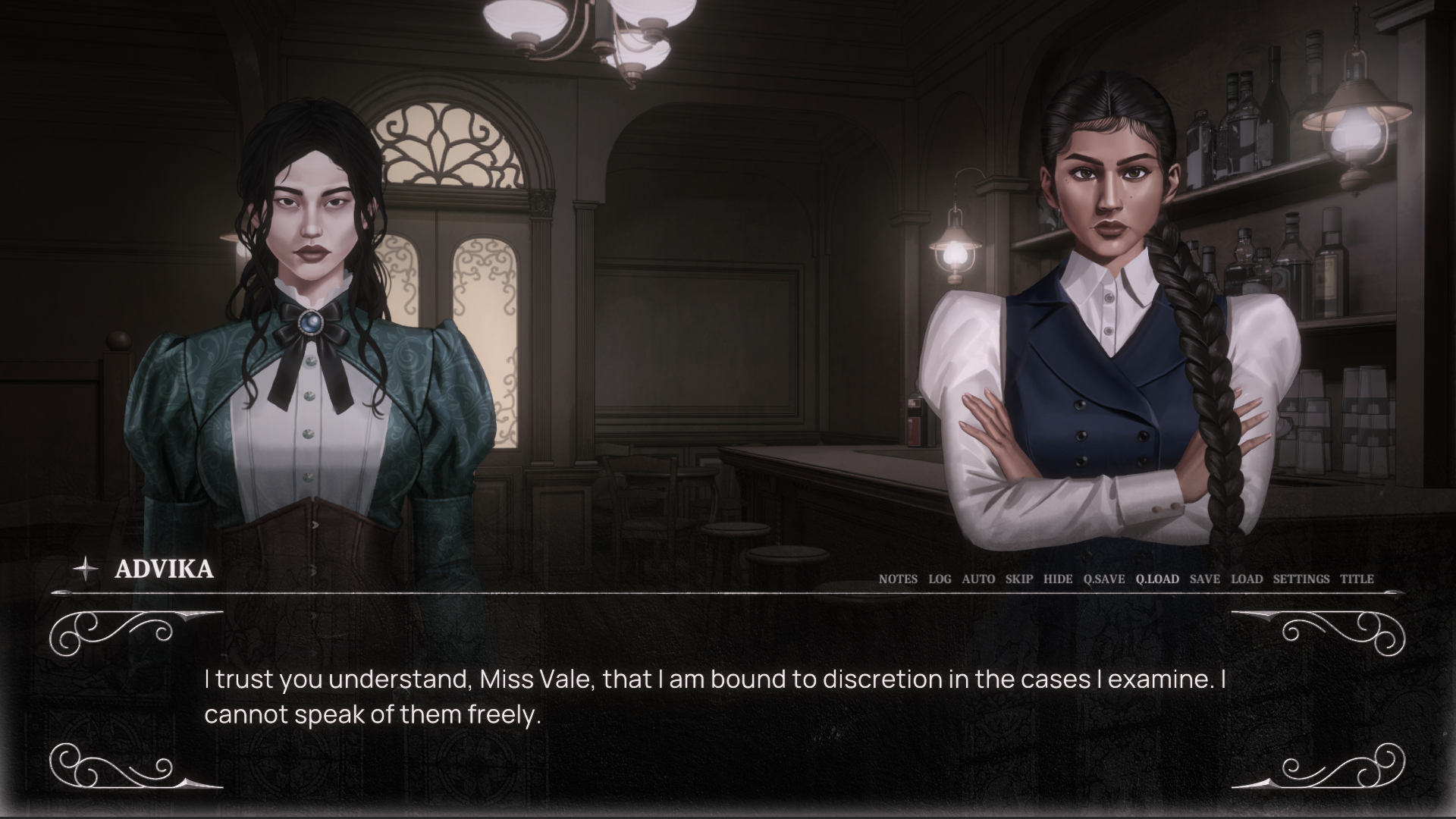Viewport: 1456px width, 819px height.
Task: Hide the dialogue box
Action: (1058, 579)
